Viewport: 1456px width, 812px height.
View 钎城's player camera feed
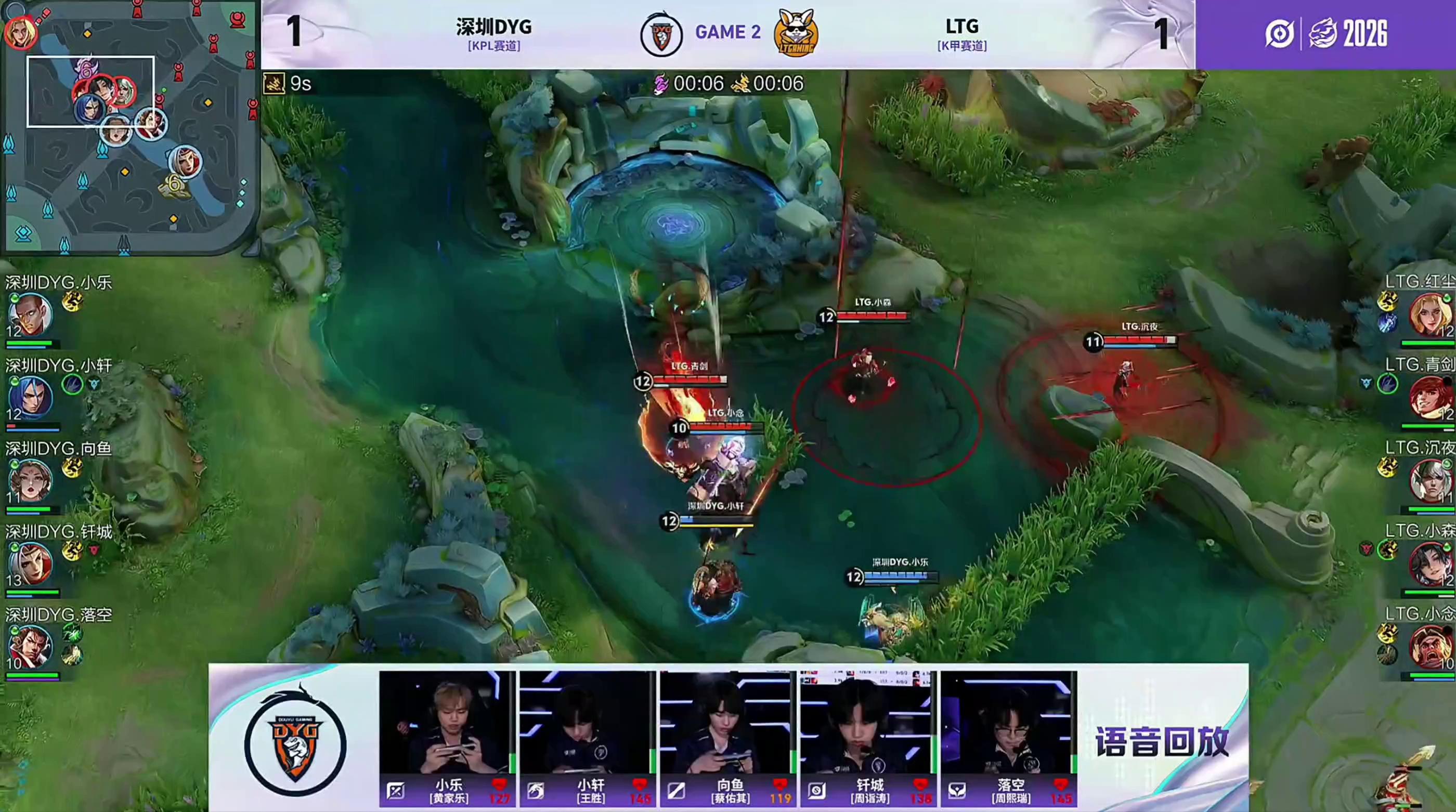pos(867,722)
